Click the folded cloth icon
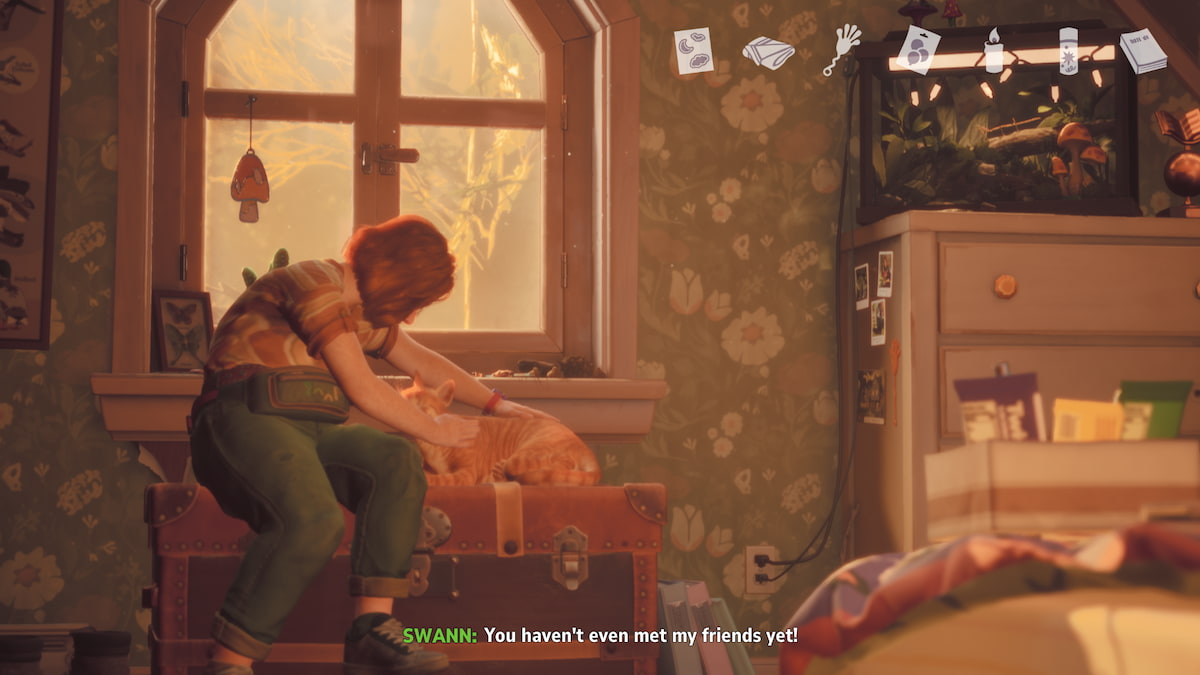The height and width of the screenshot is (675, 1200). [767, 52]
